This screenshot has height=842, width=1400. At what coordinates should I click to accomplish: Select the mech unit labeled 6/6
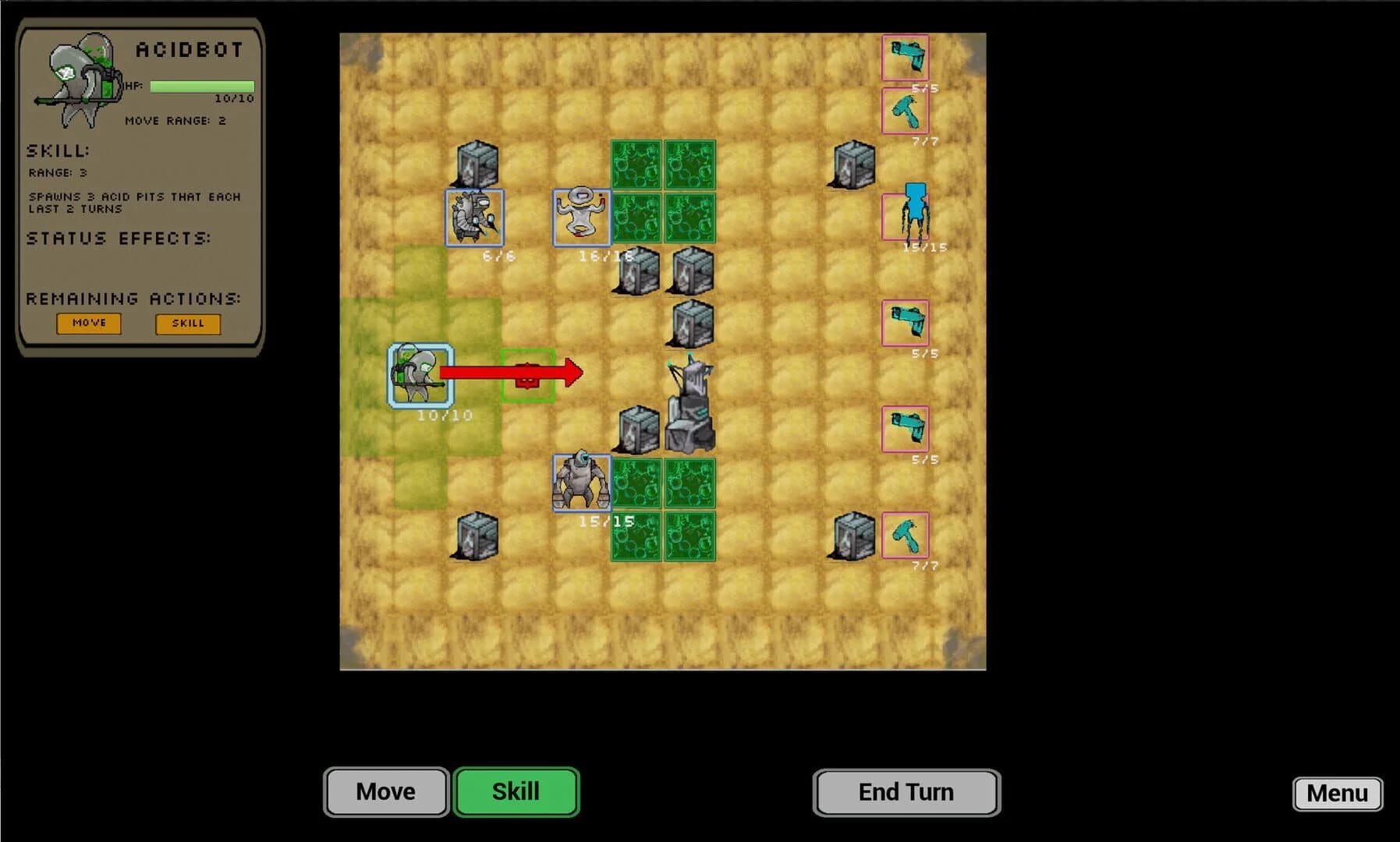pyautogui.click(x=474, y=216)
